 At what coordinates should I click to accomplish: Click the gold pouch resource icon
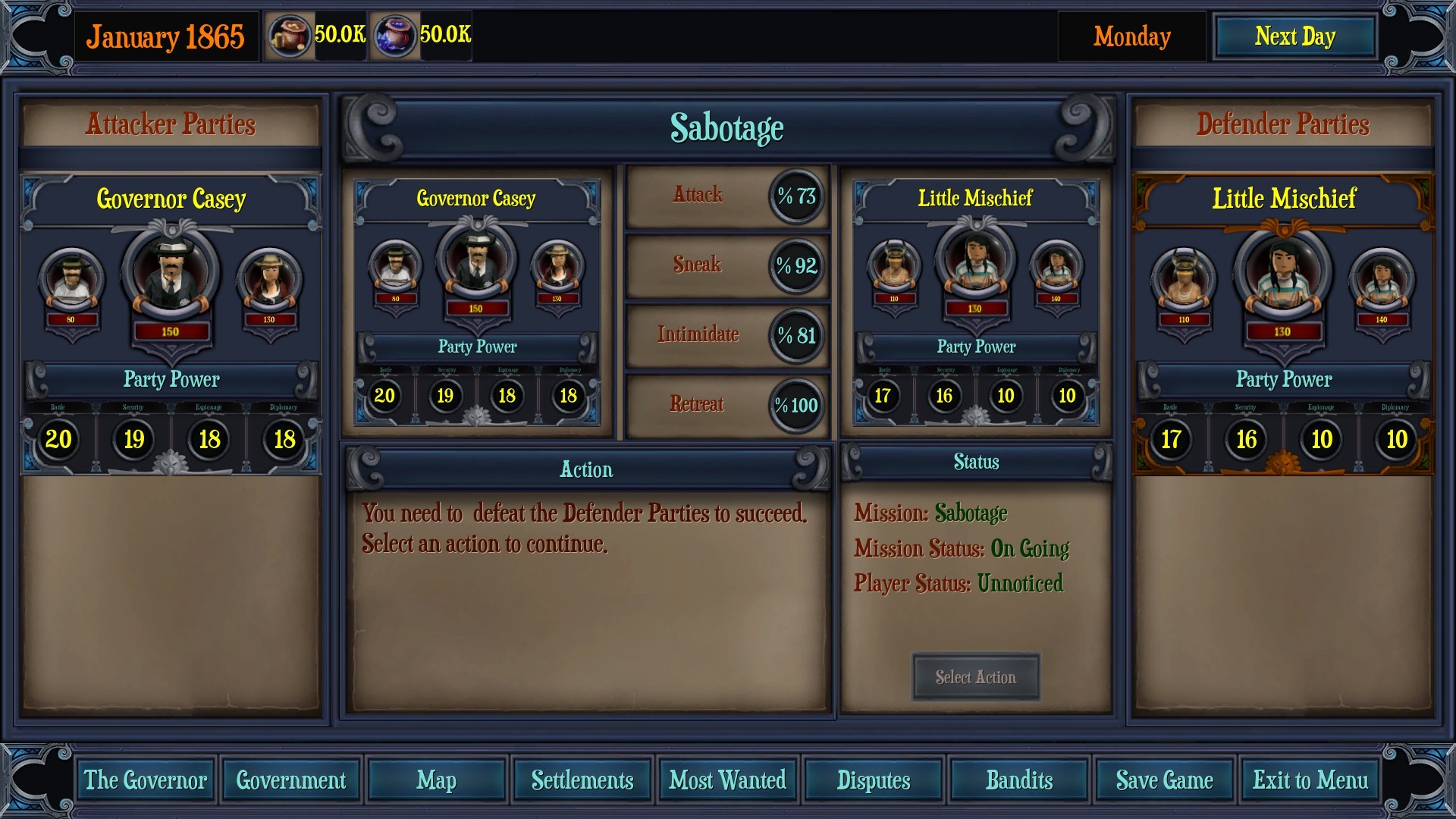point(290,34)
